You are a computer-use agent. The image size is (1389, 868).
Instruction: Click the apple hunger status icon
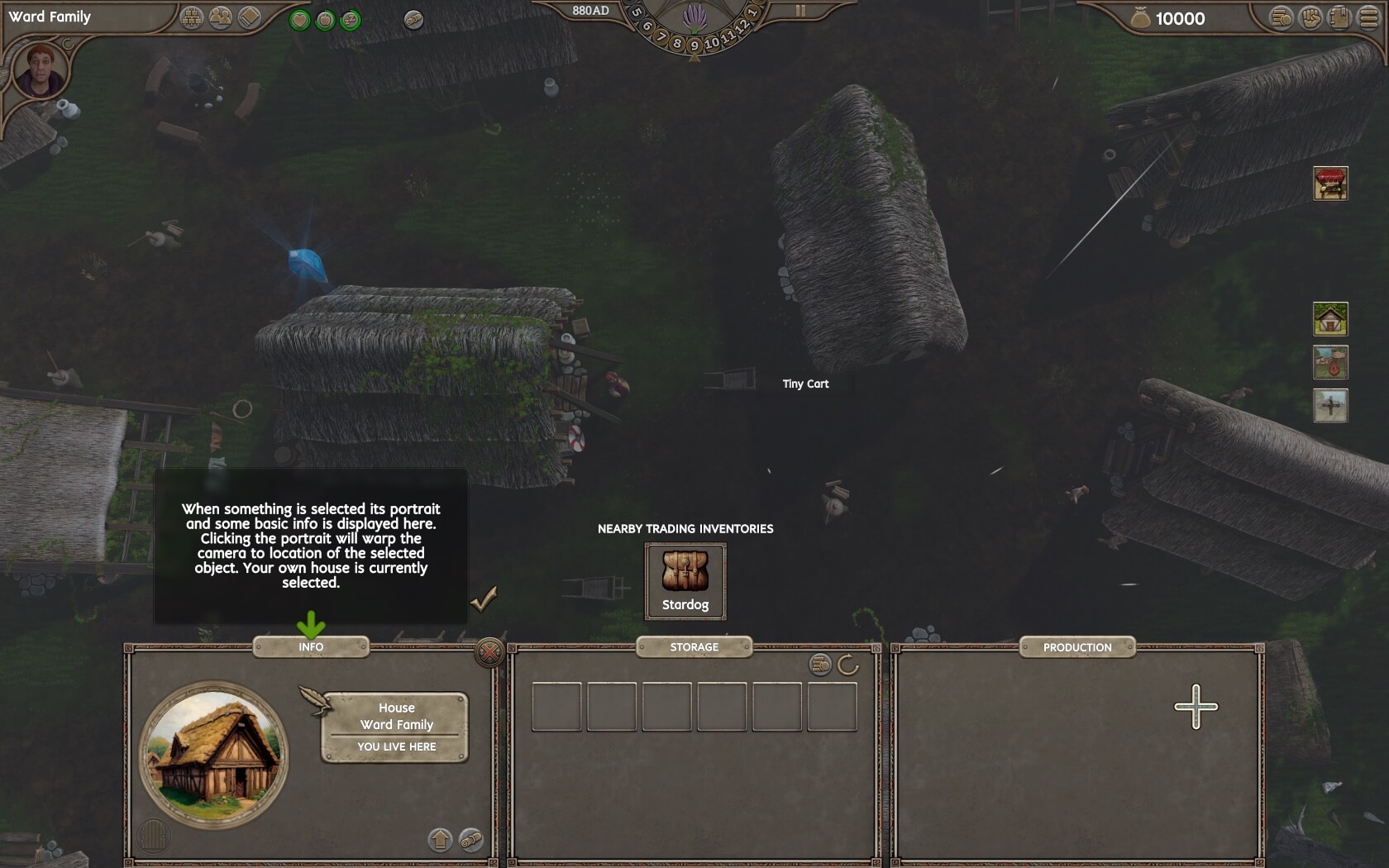point(326,20)
